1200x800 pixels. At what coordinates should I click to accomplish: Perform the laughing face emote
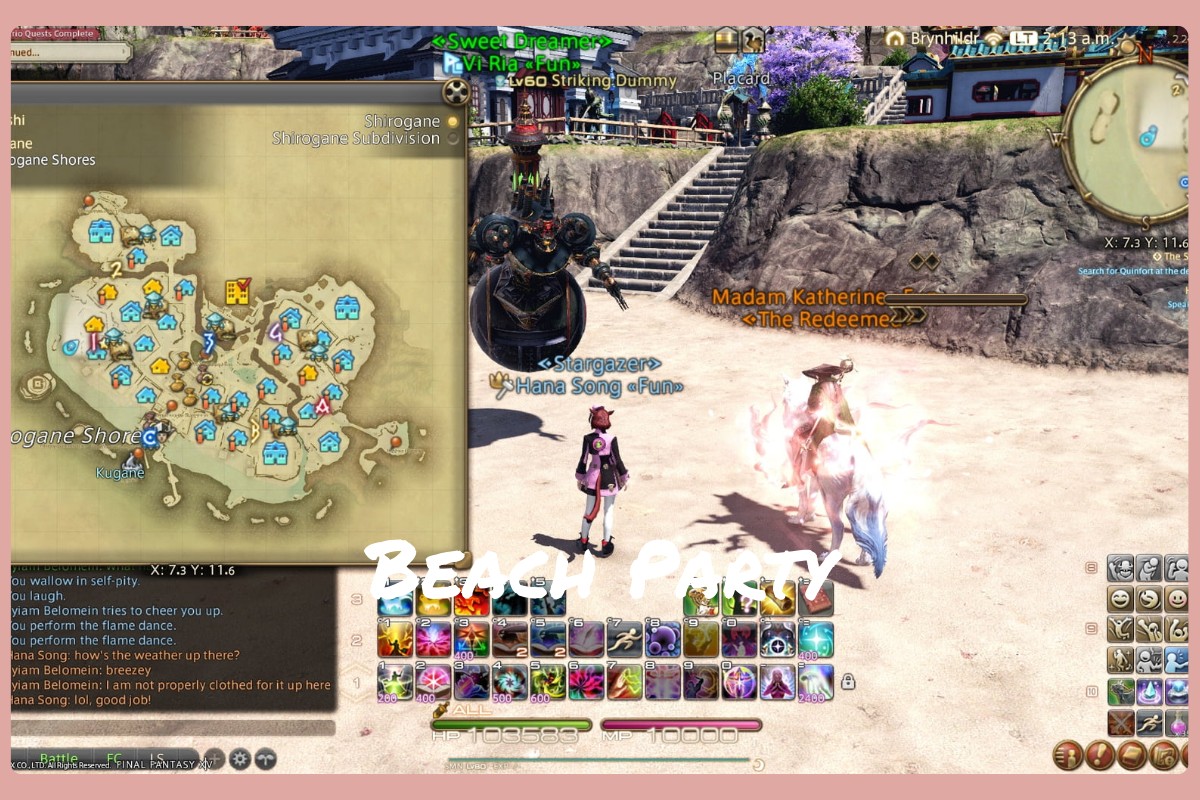1121,599
